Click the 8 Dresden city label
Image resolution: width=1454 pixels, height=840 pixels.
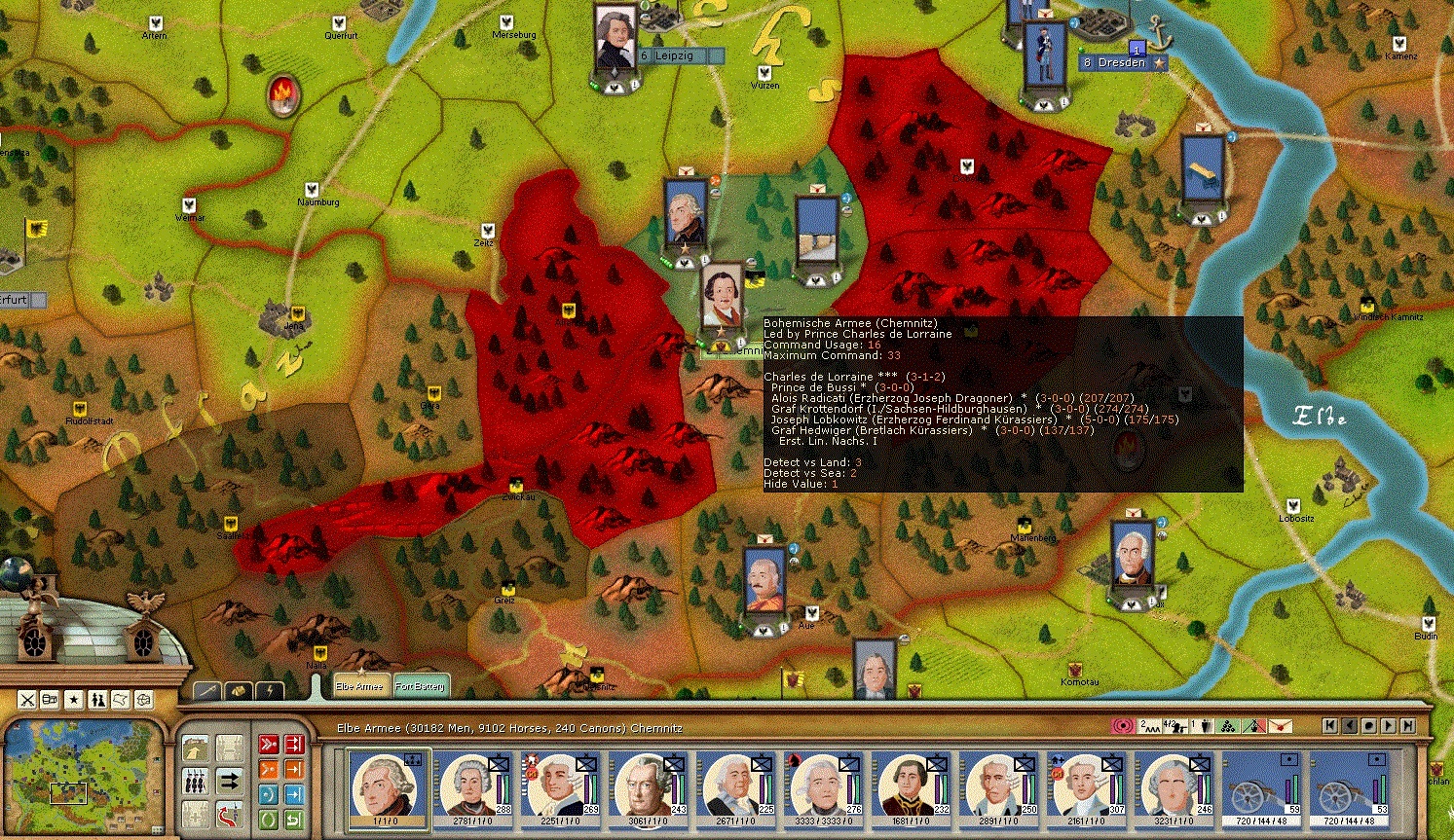(1113, 62)
